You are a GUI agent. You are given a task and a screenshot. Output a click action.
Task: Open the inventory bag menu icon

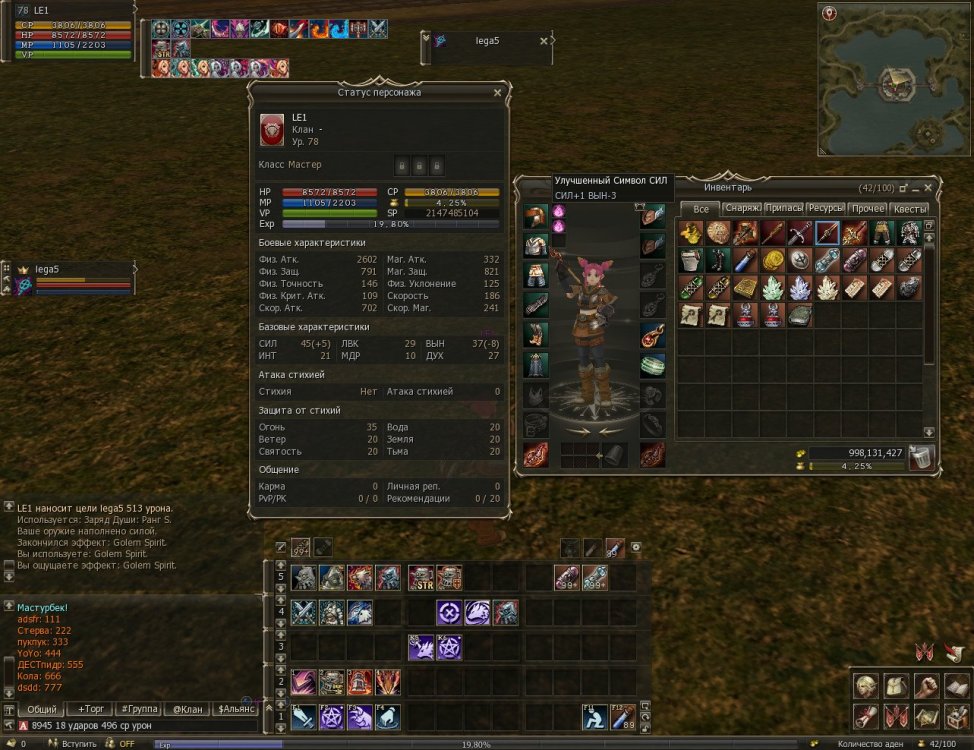click(x=897, y=687)
